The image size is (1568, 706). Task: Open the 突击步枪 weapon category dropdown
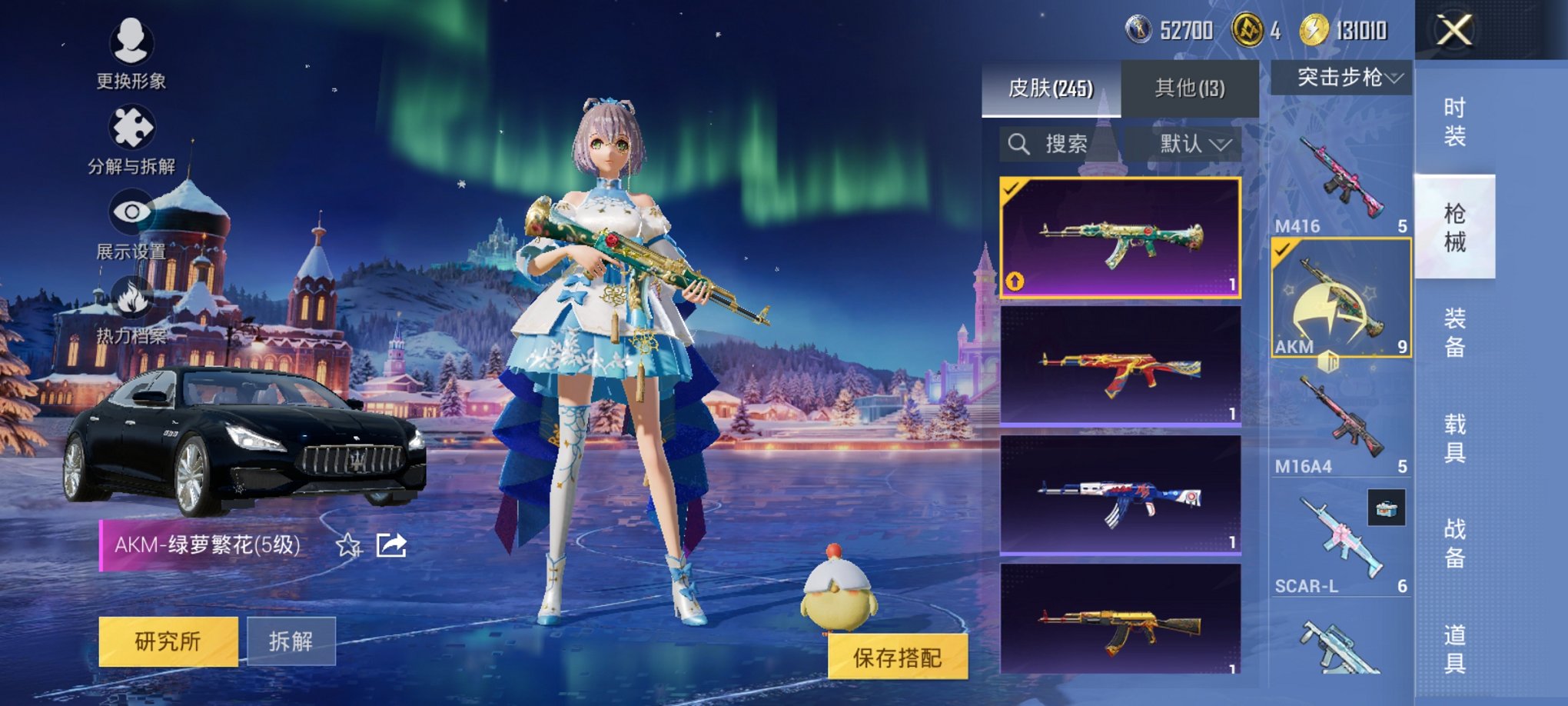pos(1344,77)
